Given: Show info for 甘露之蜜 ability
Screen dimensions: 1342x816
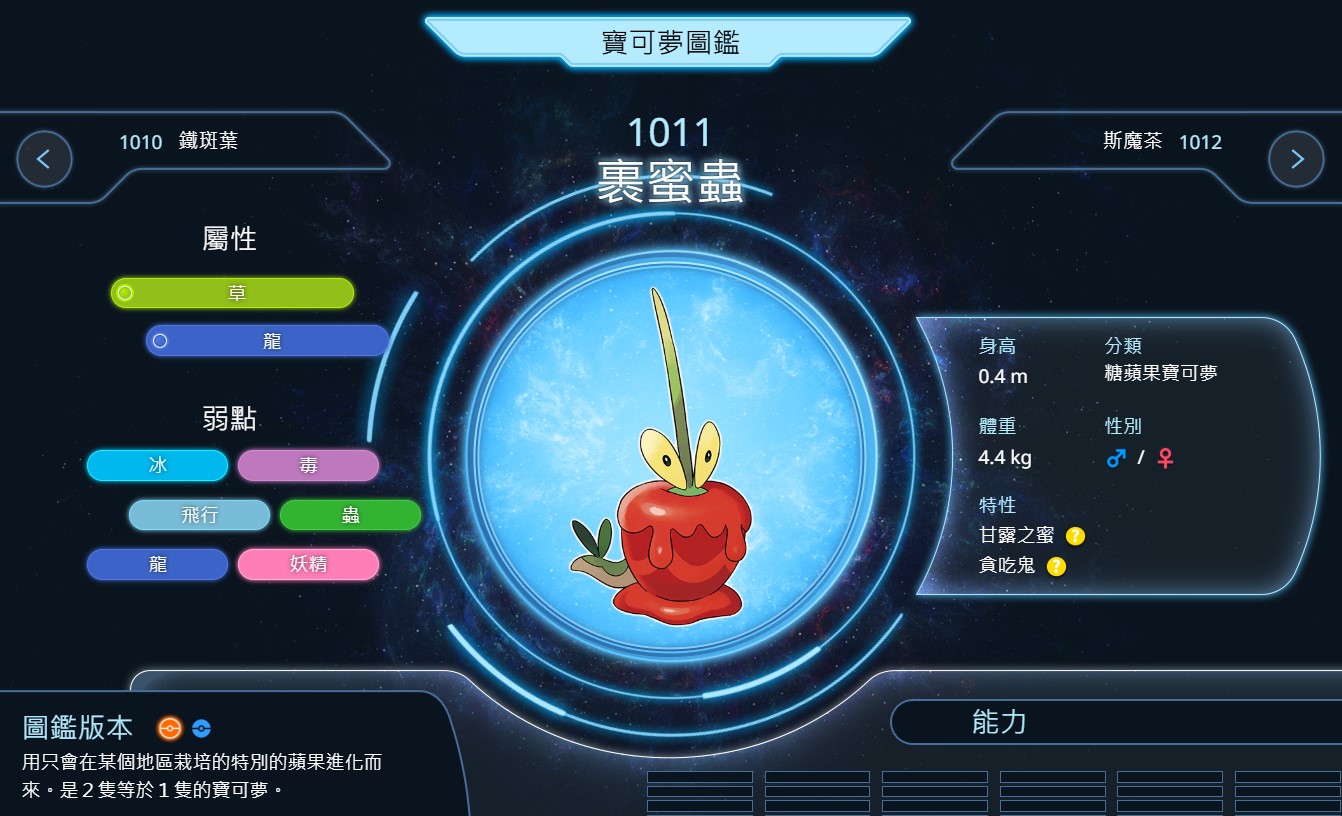Looking at the screenshot, I should pos(1075,536).
